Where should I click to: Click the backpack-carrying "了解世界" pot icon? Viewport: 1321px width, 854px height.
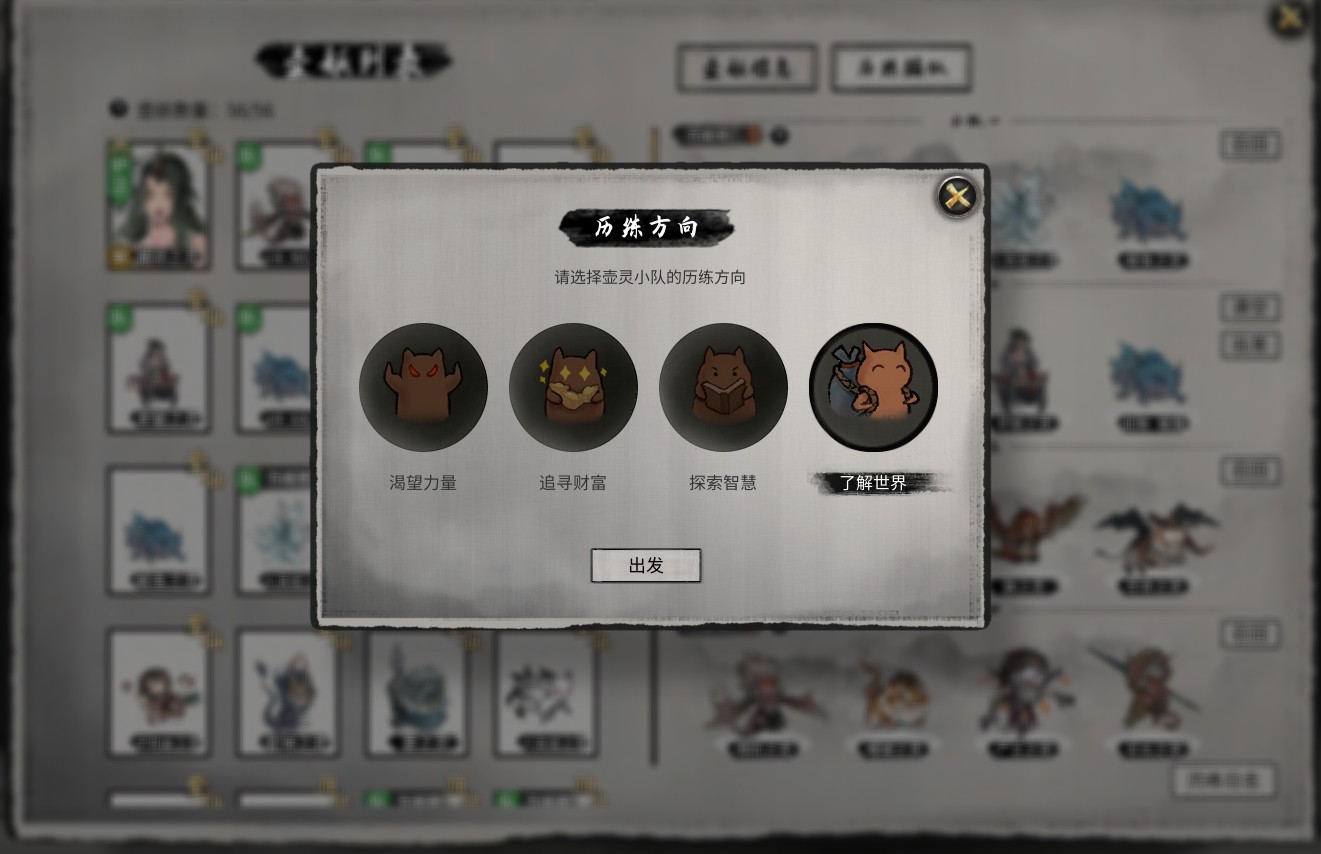click(x=872, y=388)
